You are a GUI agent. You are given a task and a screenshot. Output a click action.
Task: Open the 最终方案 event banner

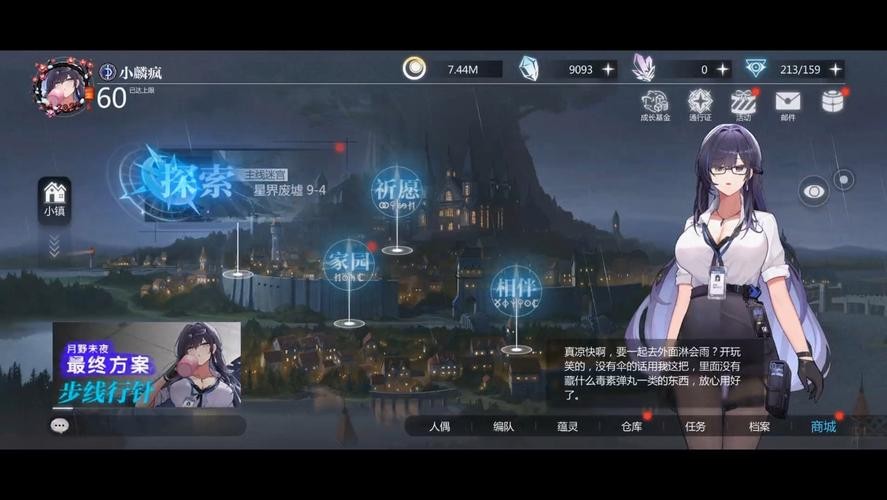tap(146, 365)
